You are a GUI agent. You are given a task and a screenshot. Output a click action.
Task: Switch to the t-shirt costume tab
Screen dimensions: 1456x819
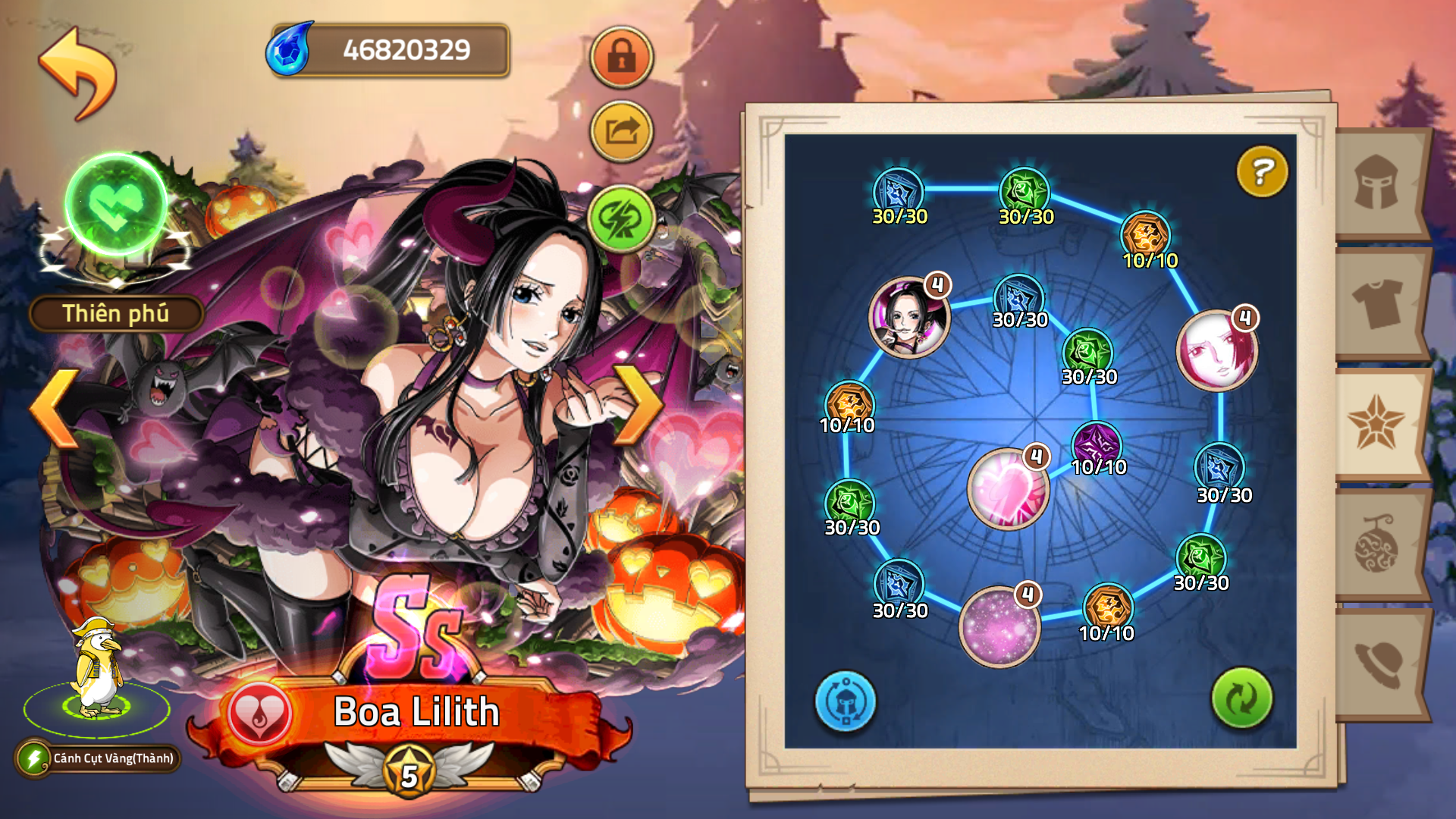click(x=1376, y=303)
